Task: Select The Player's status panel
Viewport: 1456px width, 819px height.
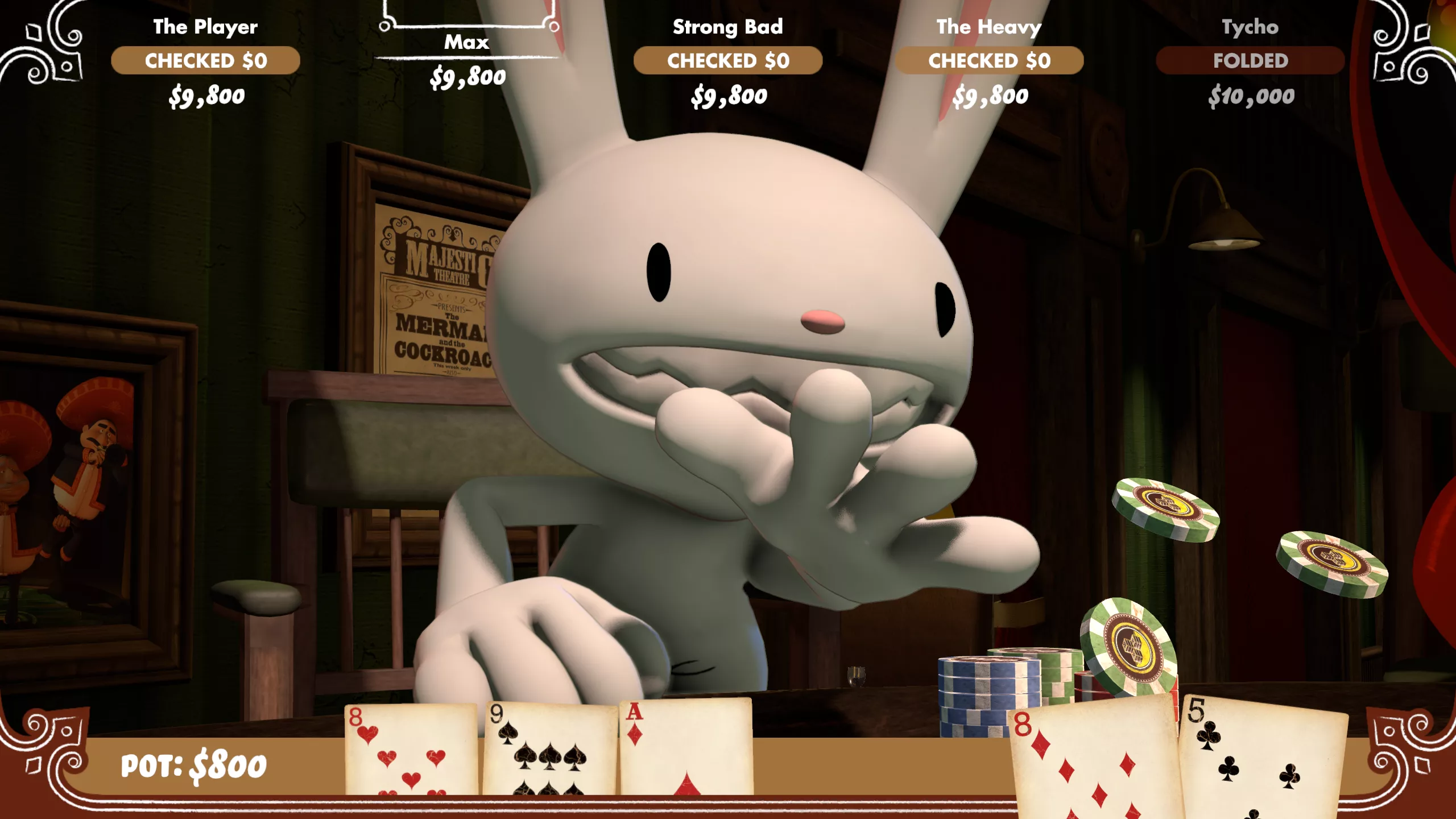Action: coord(205,61)
